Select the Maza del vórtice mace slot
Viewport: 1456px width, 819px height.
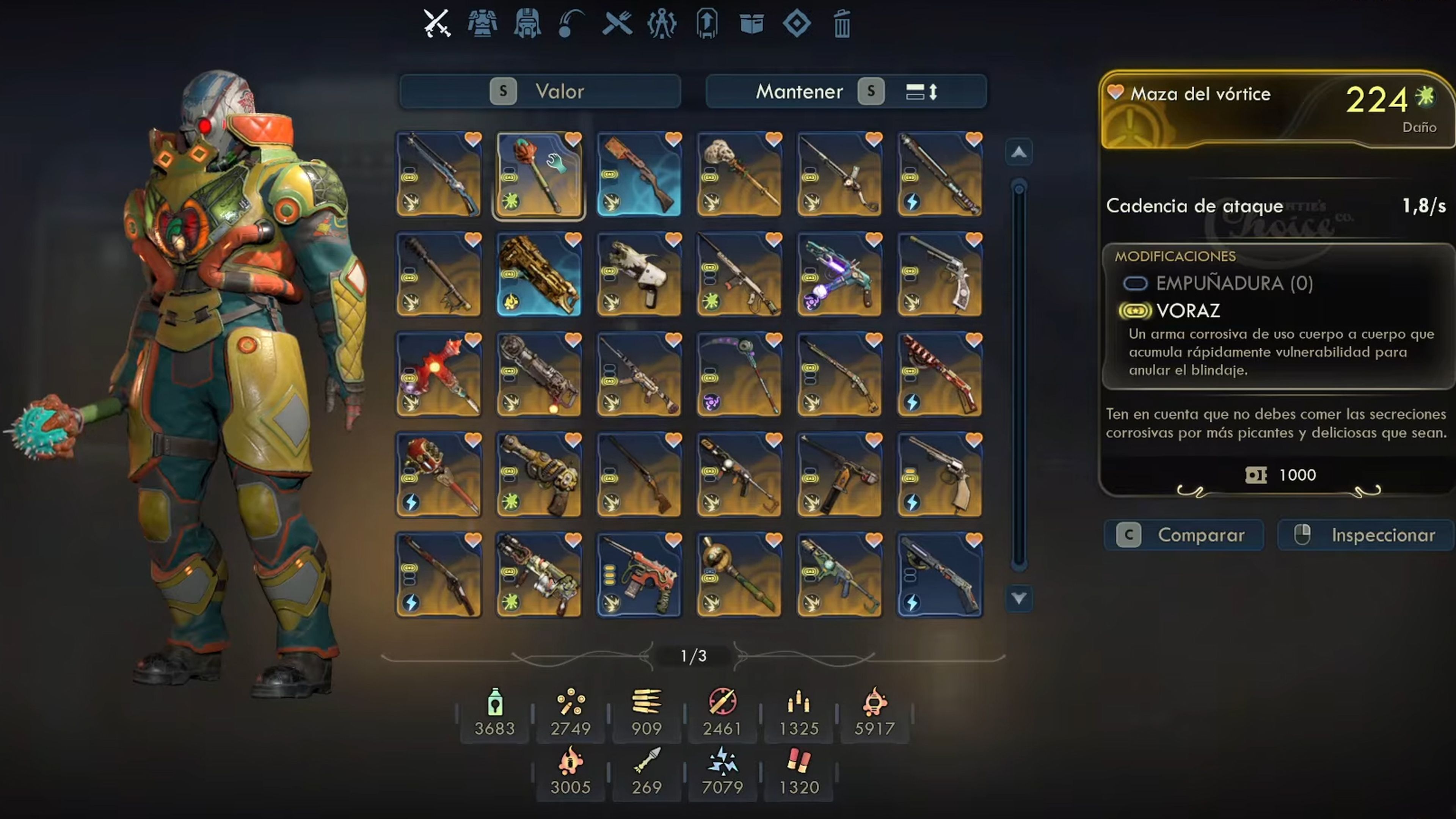(539, 175)
